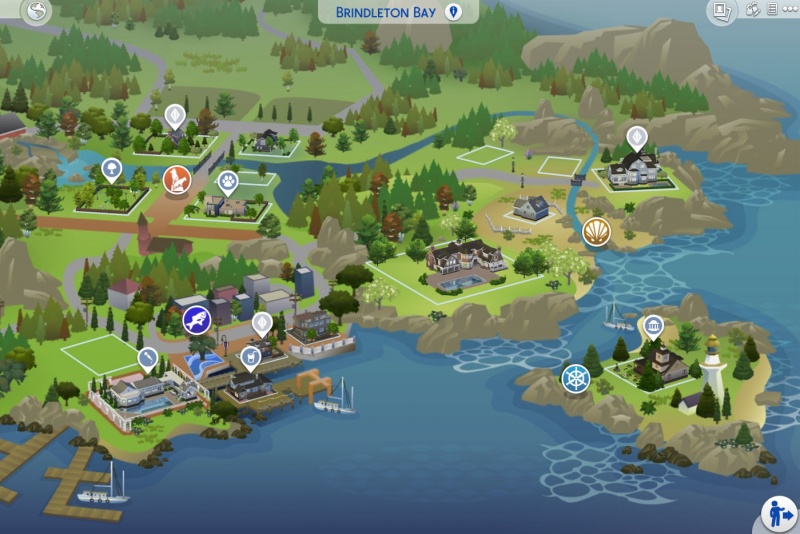Click the exit-with-arrow Sim button
Image resolution: width=800 pixels, height=534 pixels.
777,512
